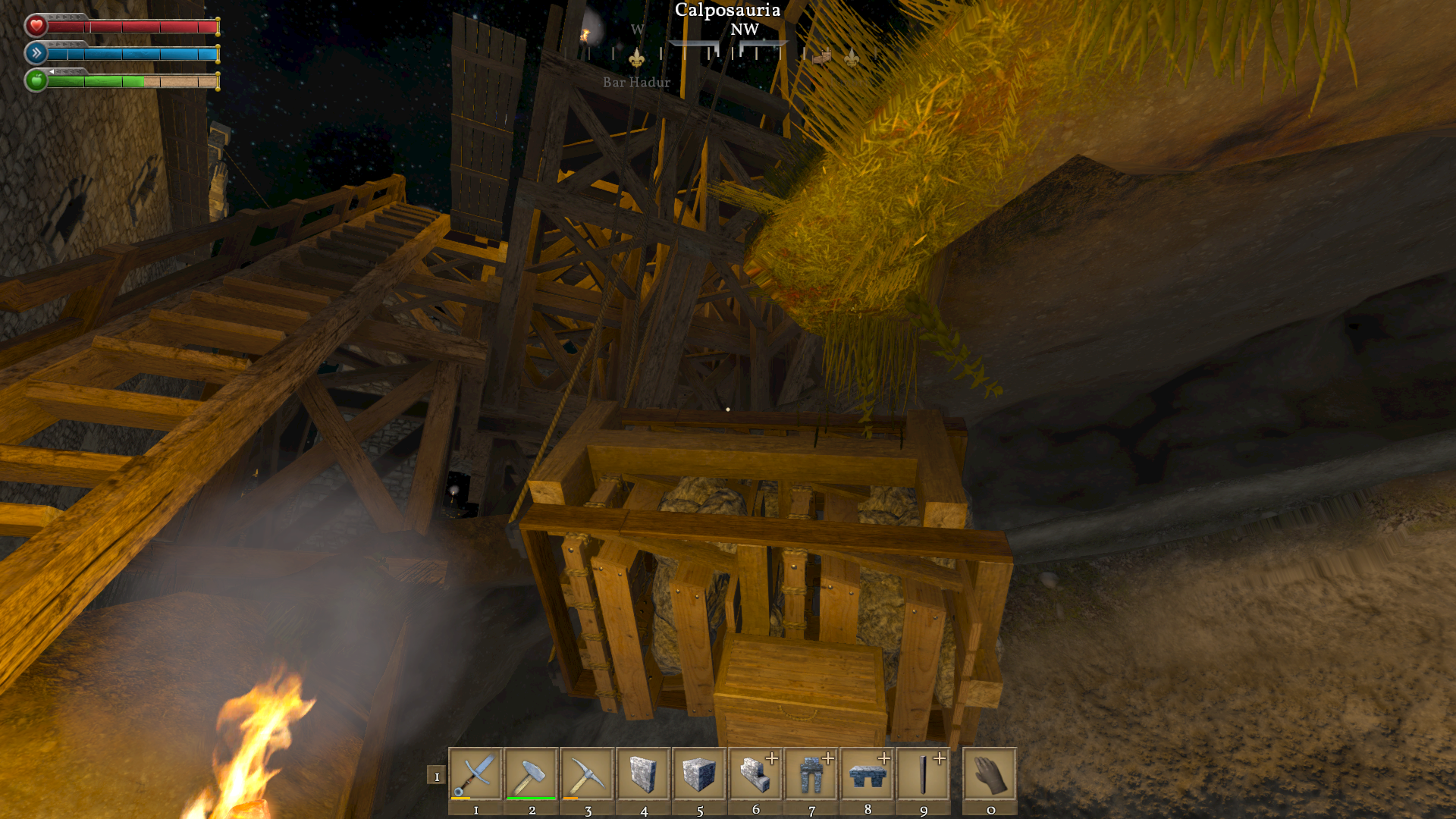The height and width of the screenshot is (819, 1456).
Task: Choose the pickaxe tool slot
Action: [x=588, y=774]
